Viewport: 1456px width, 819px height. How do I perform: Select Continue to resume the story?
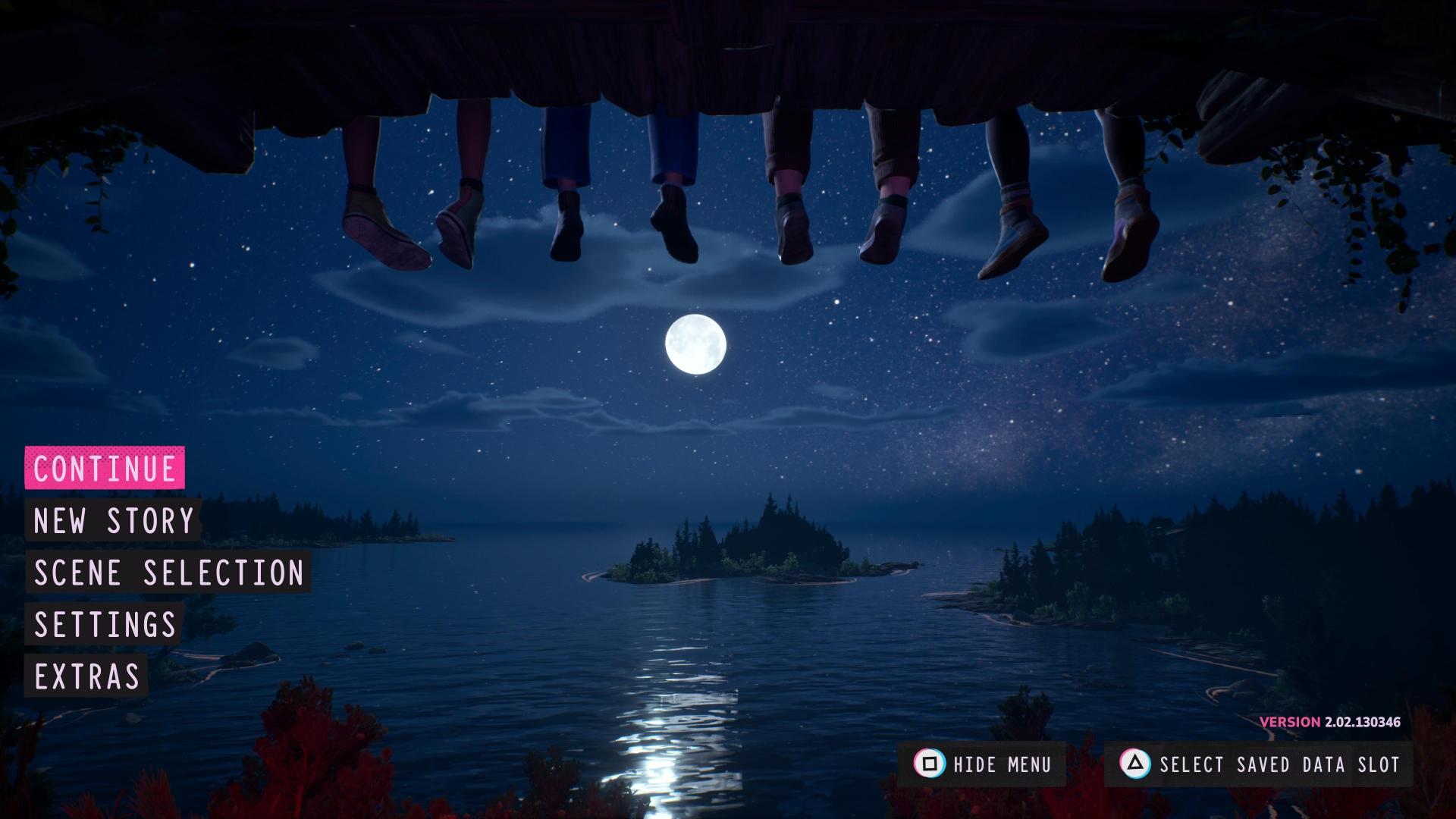click(105, 468)
